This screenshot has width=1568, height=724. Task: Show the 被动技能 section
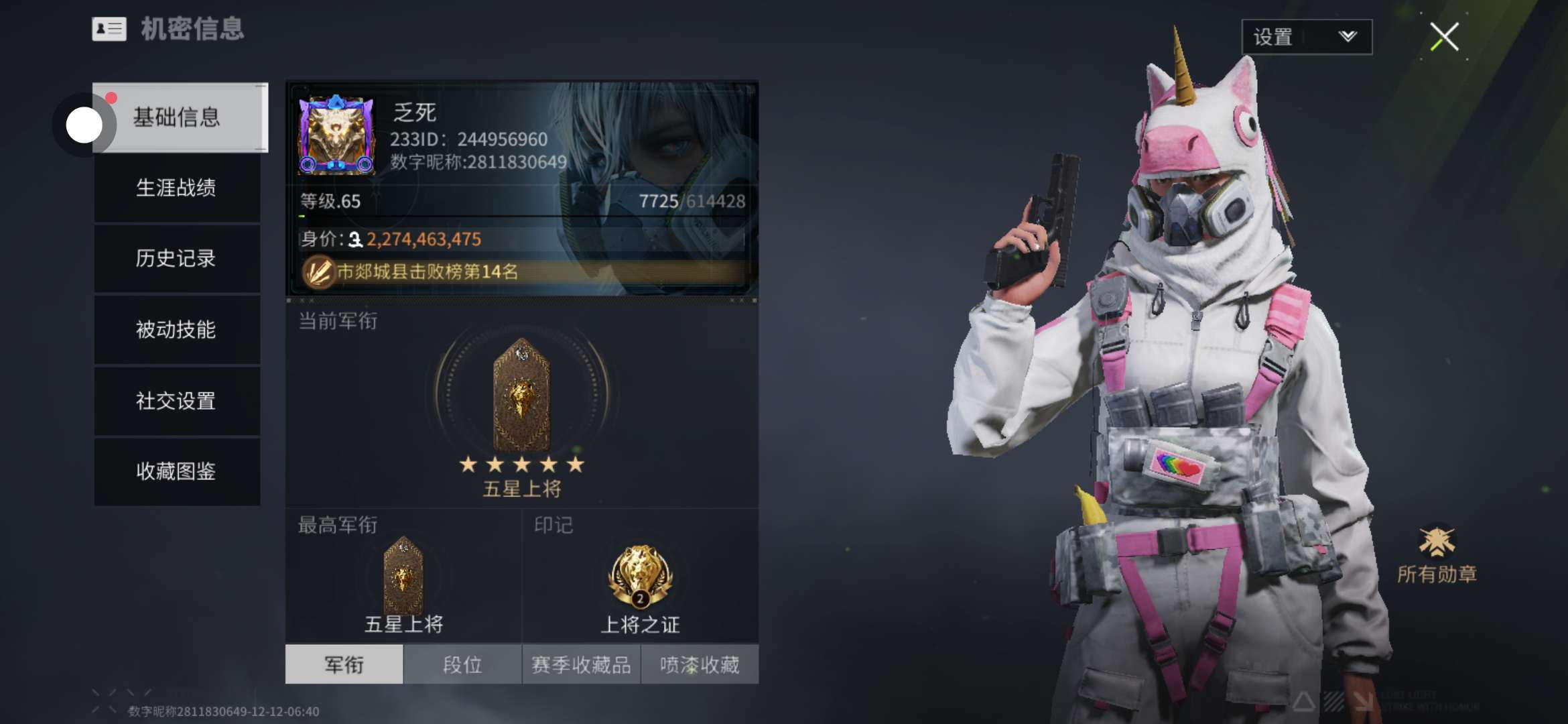[x=177, y=329]
